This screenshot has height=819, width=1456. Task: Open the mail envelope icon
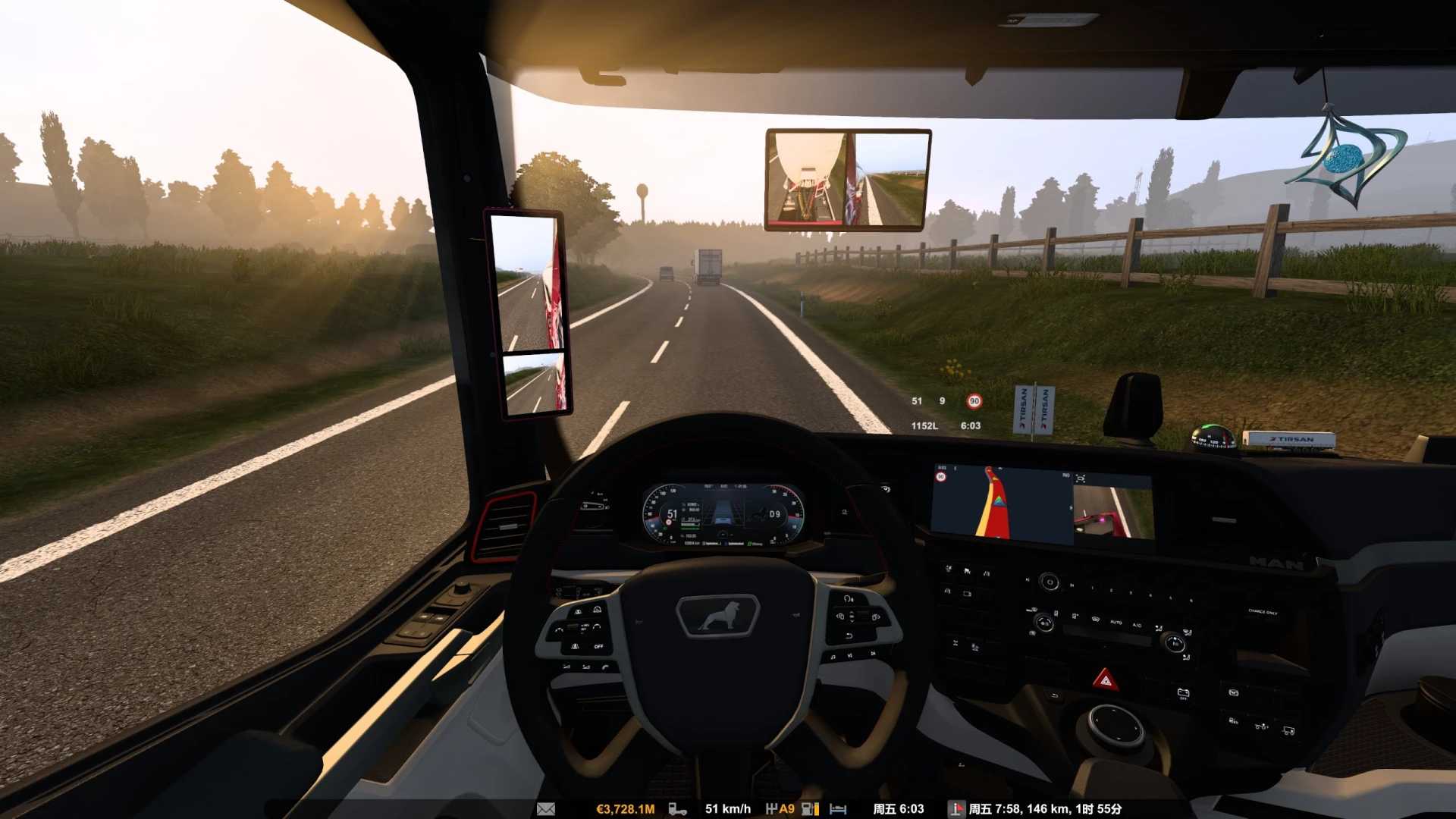click(x=546, y=809)
